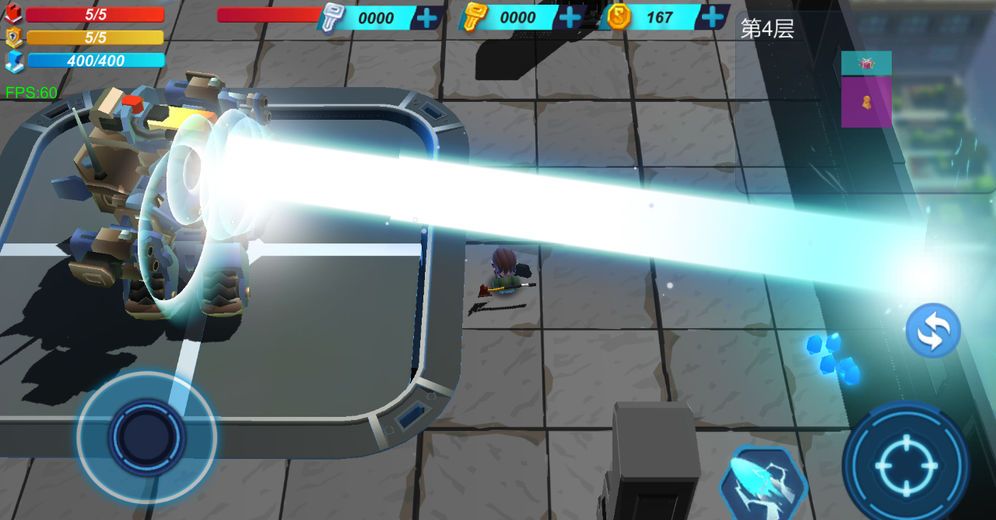Viewport: 996px width, 520px height.
Task: Tap the plus next to silver keys
Action: pyautogui.click(x=427, y=18)
